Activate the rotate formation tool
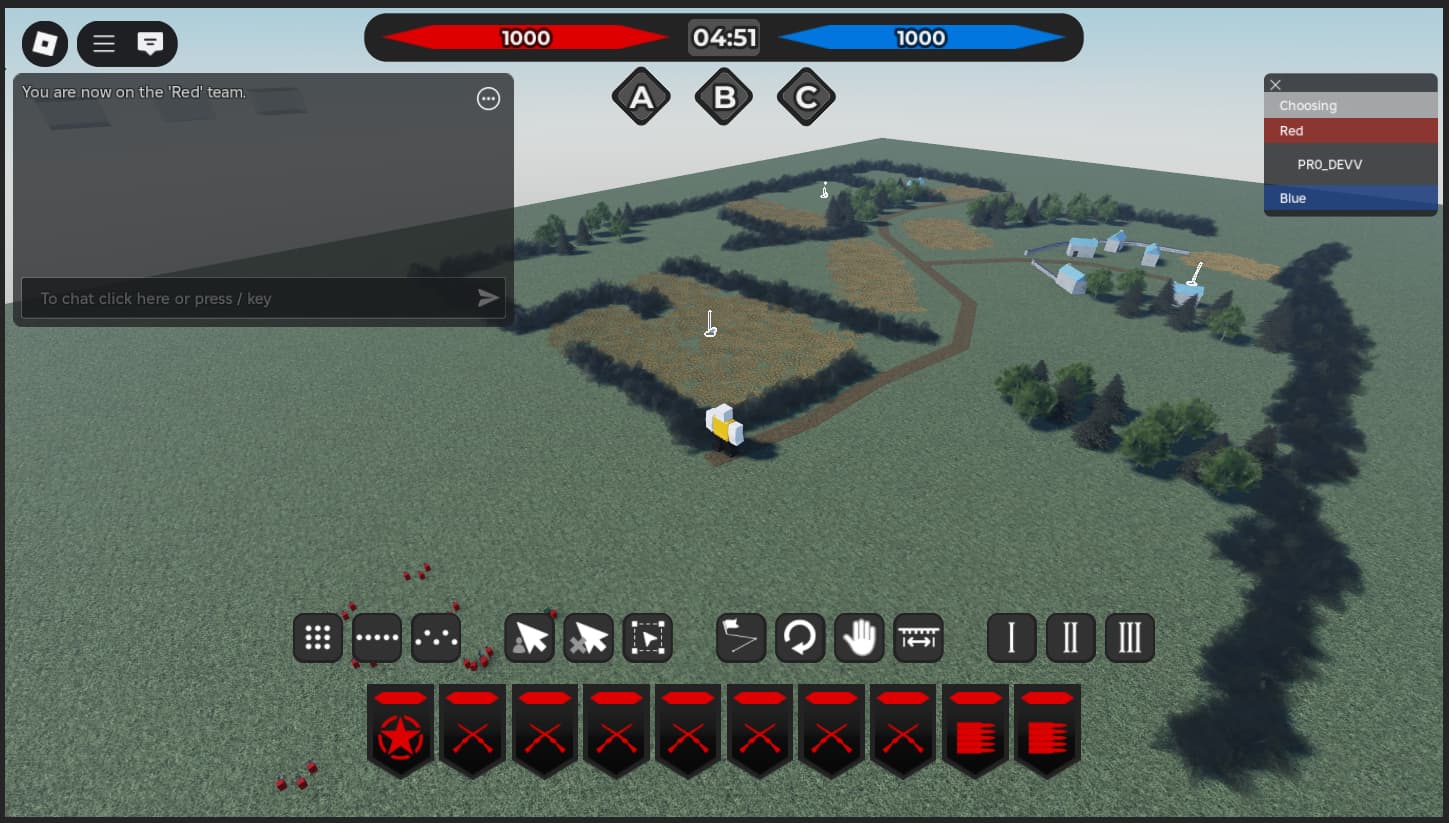1449x823 pixels. pos(799,637)
